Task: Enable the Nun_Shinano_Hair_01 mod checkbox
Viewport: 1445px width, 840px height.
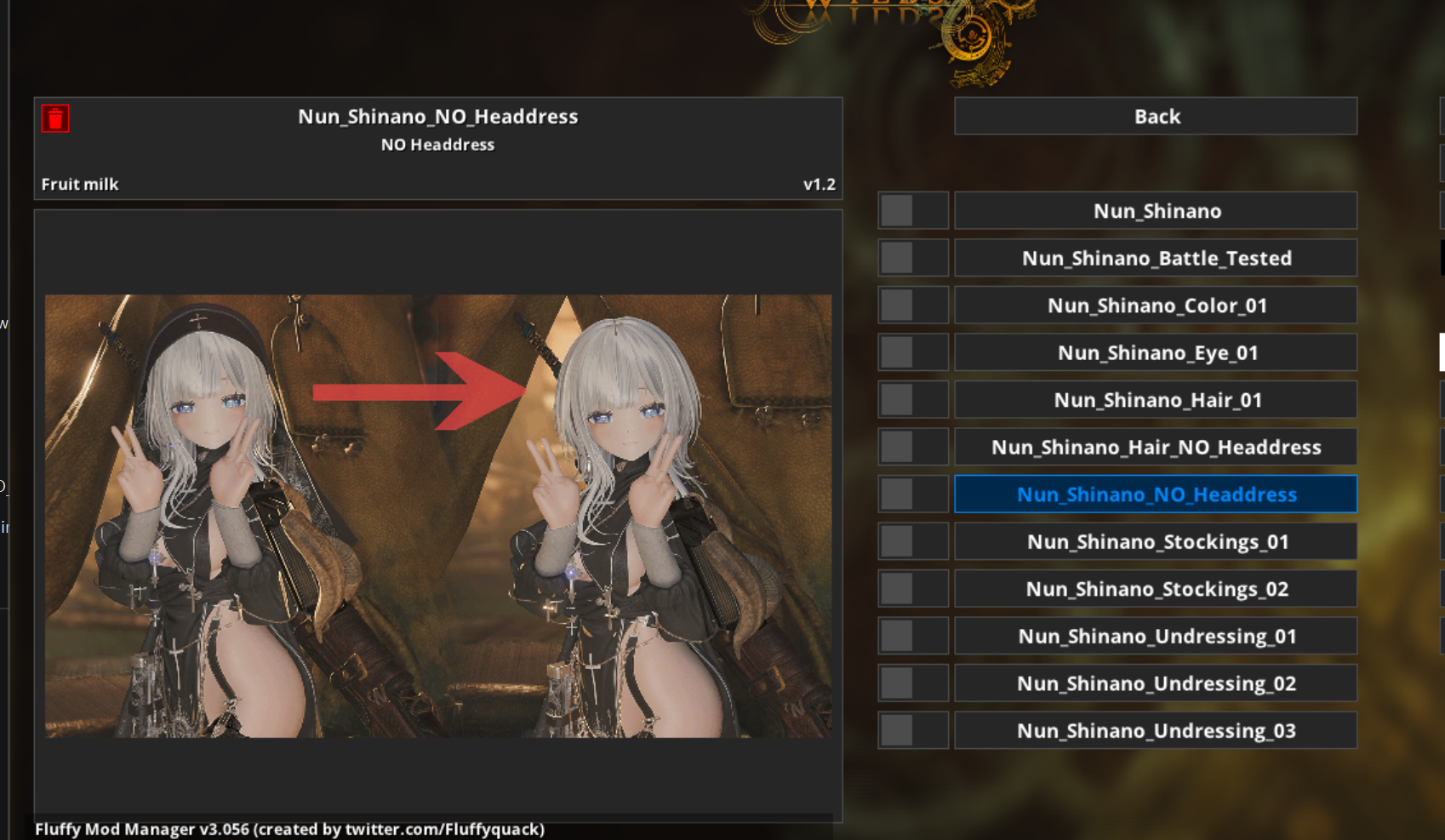Action: tap(913, 399)
